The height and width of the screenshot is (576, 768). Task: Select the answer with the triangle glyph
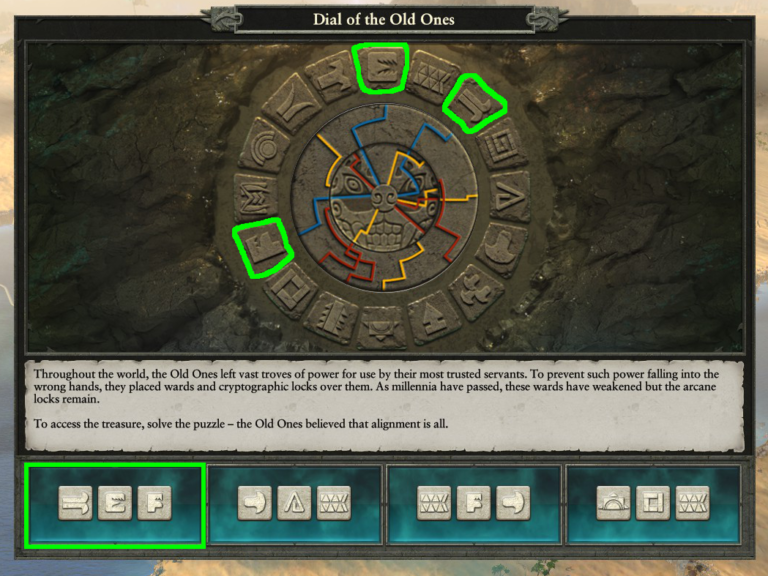tap(294, 505)
